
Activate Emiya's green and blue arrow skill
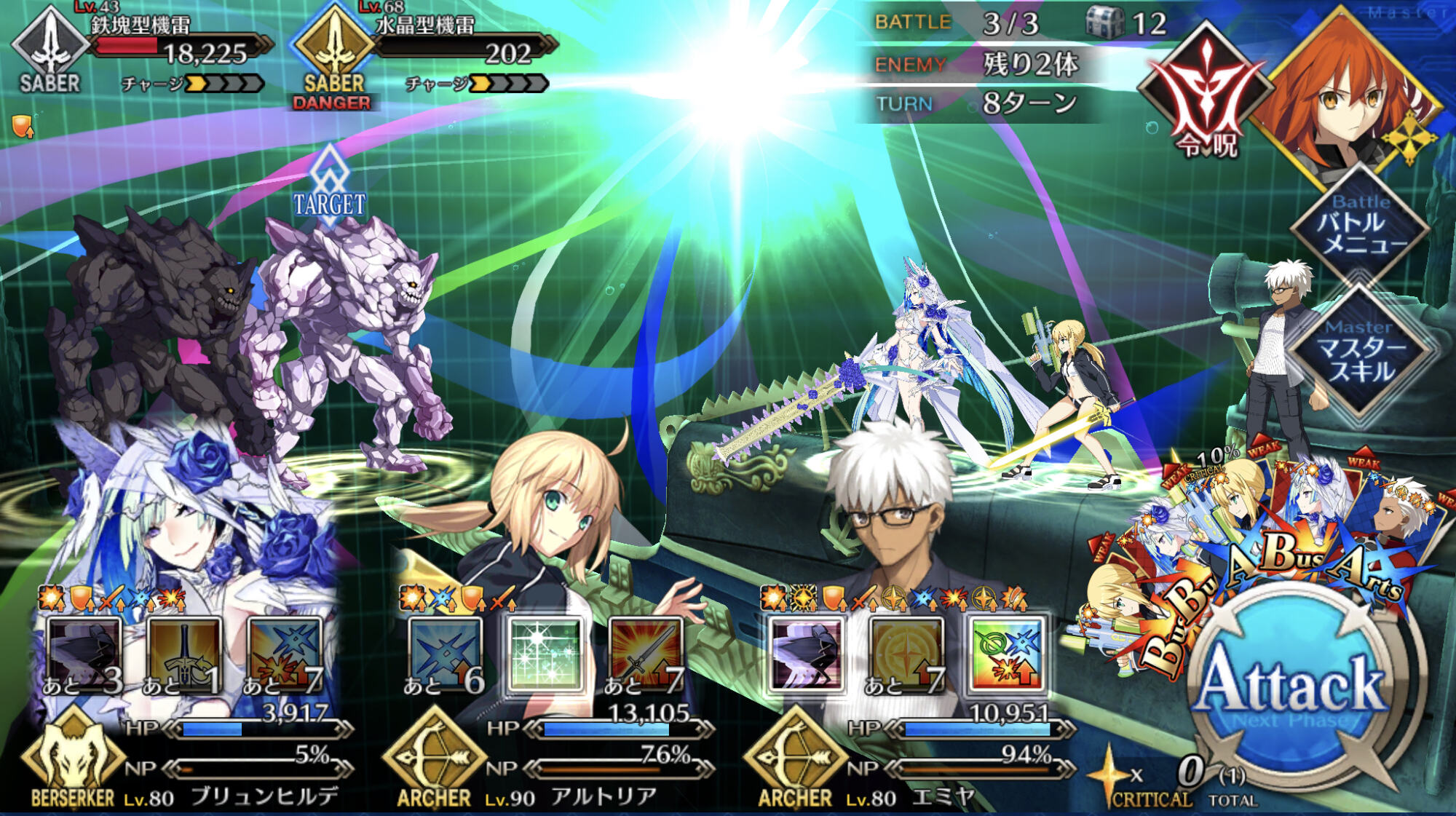(x=1007, y=654)
